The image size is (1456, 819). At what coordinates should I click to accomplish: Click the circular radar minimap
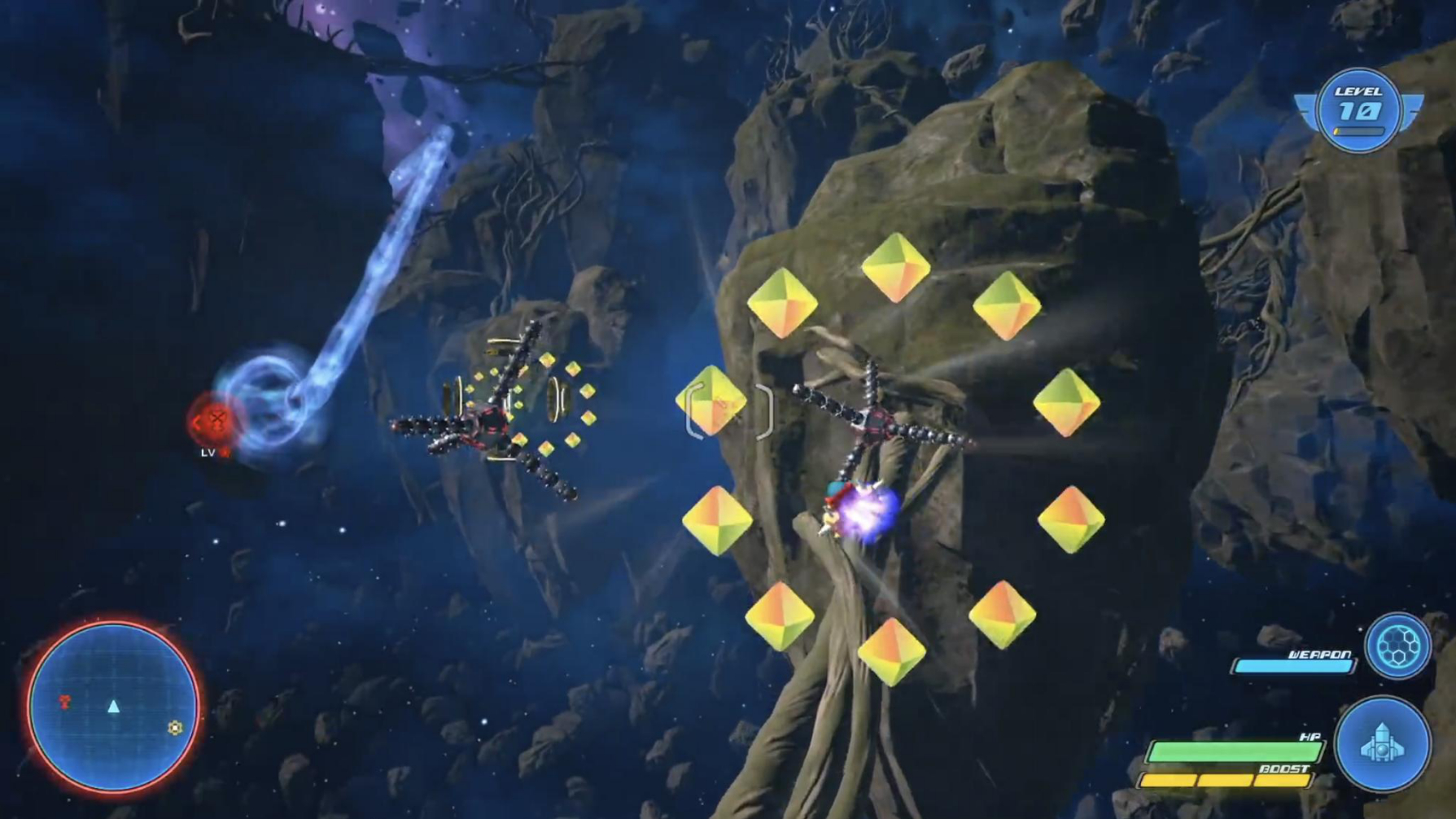coord(113,707)
